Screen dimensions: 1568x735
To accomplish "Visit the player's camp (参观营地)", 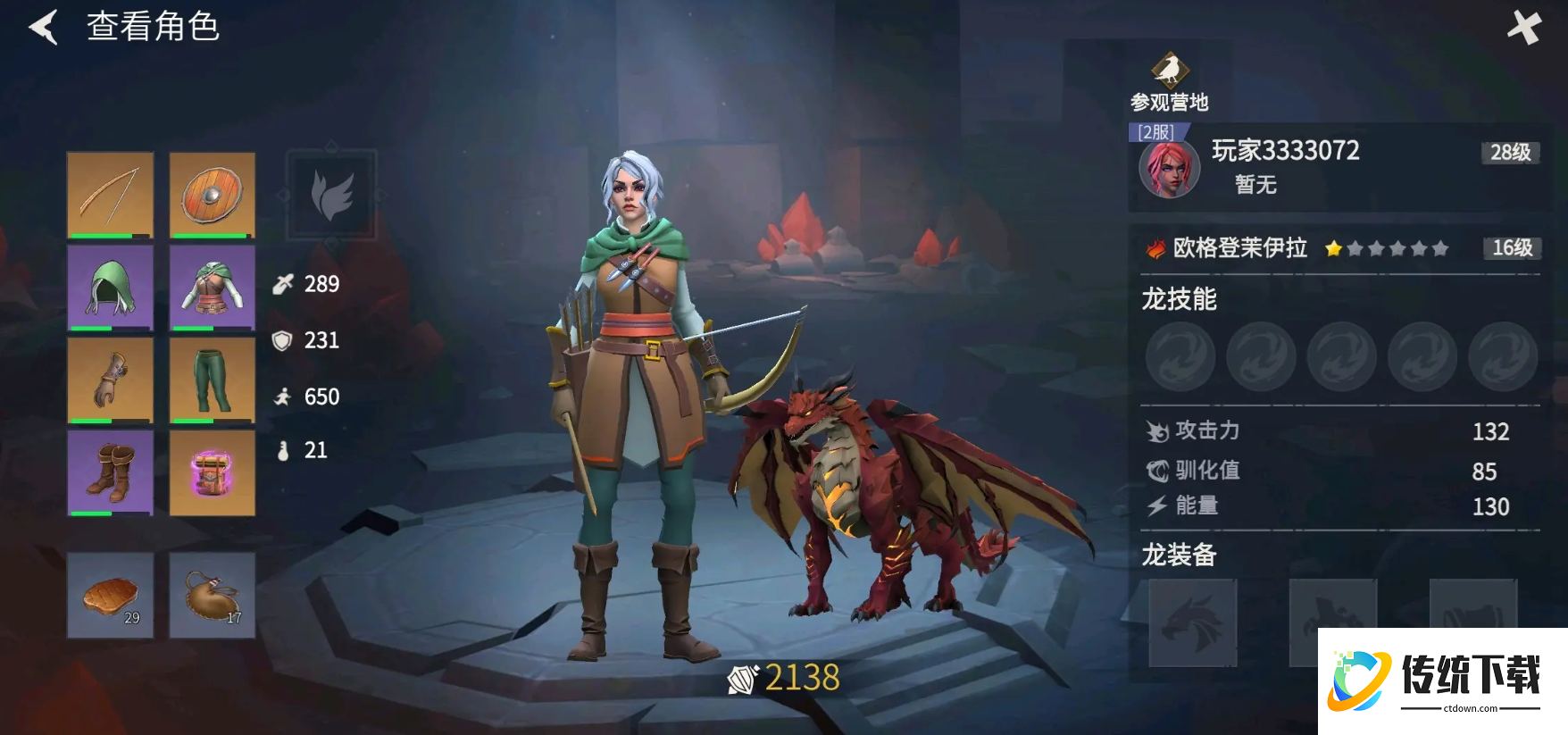I will pos(1169,82).
